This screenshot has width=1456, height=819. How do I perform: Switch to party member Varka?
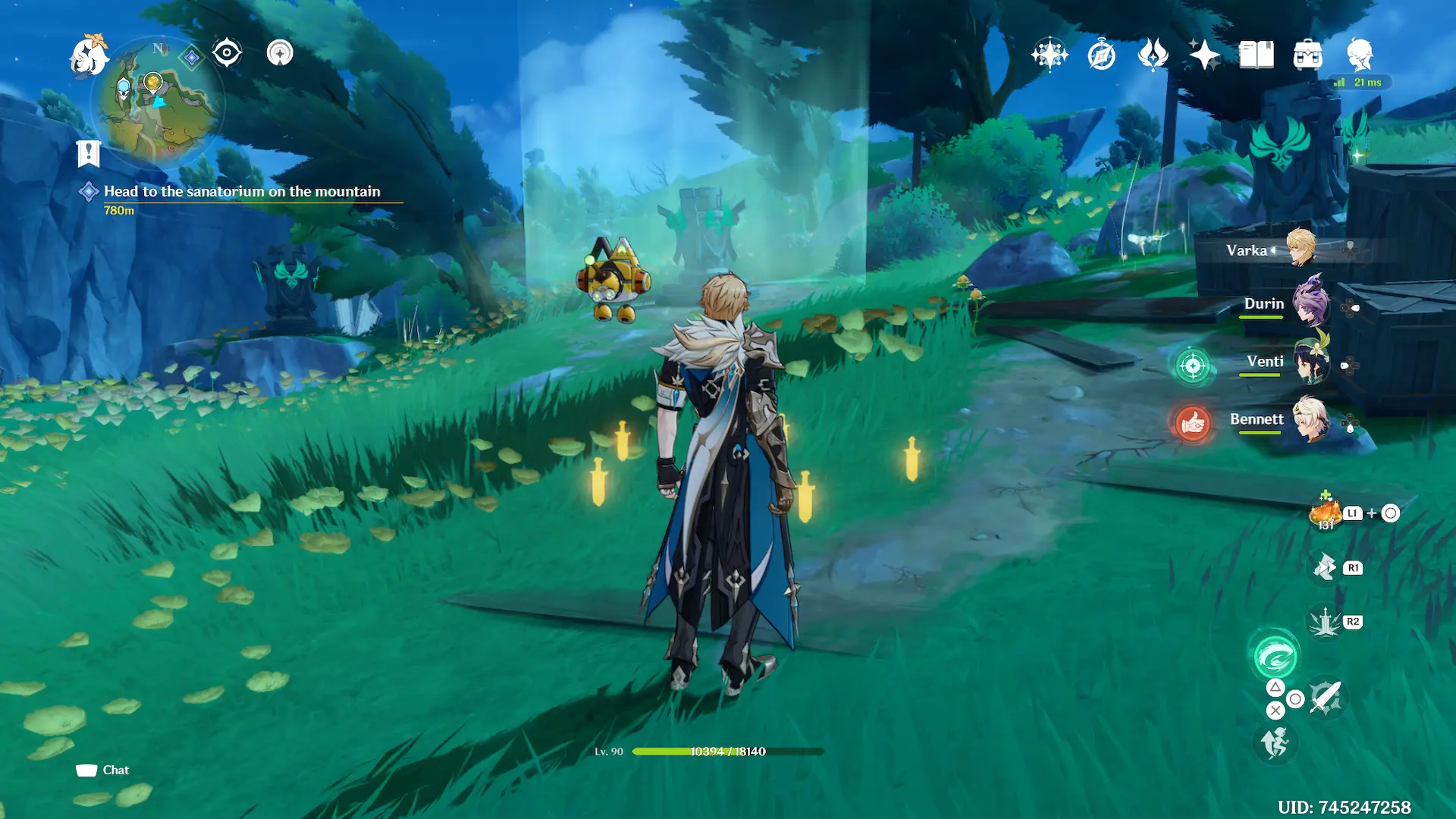coord(1301,249)
